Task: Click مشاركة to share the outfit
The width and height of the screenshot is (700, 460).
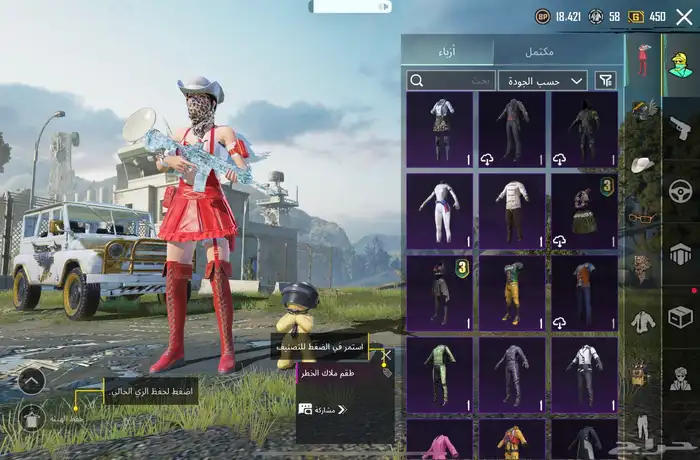Action: (x=325, y=409)
